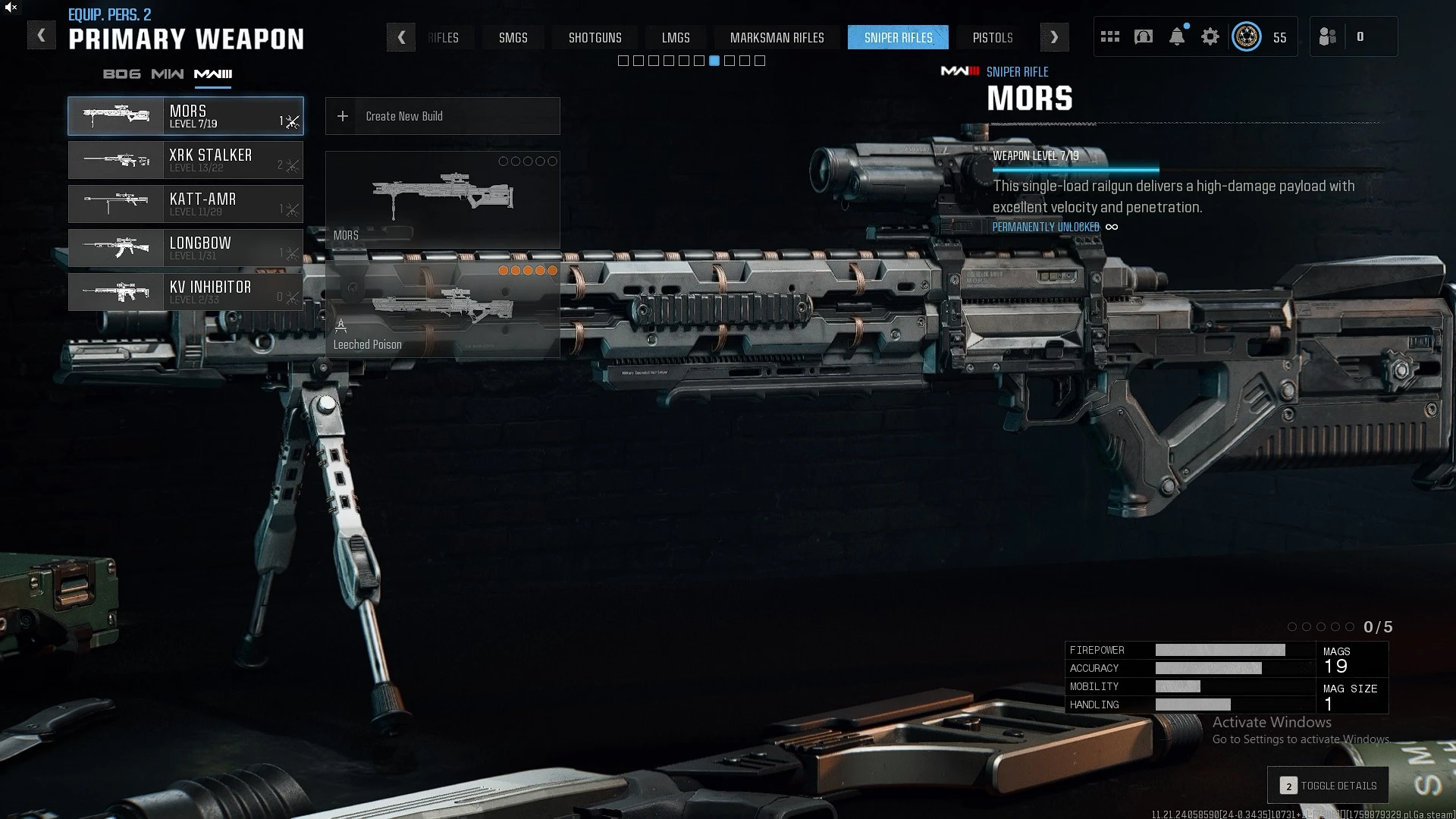The width and height of the screenshot is (1456, 819).
Task: Select the Longbow weapon
Action: coord(186,248)
